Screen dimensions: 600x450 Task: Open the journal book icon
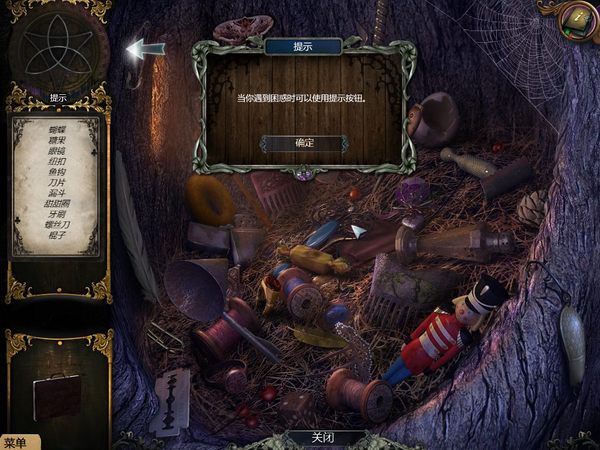click(578, 17)
